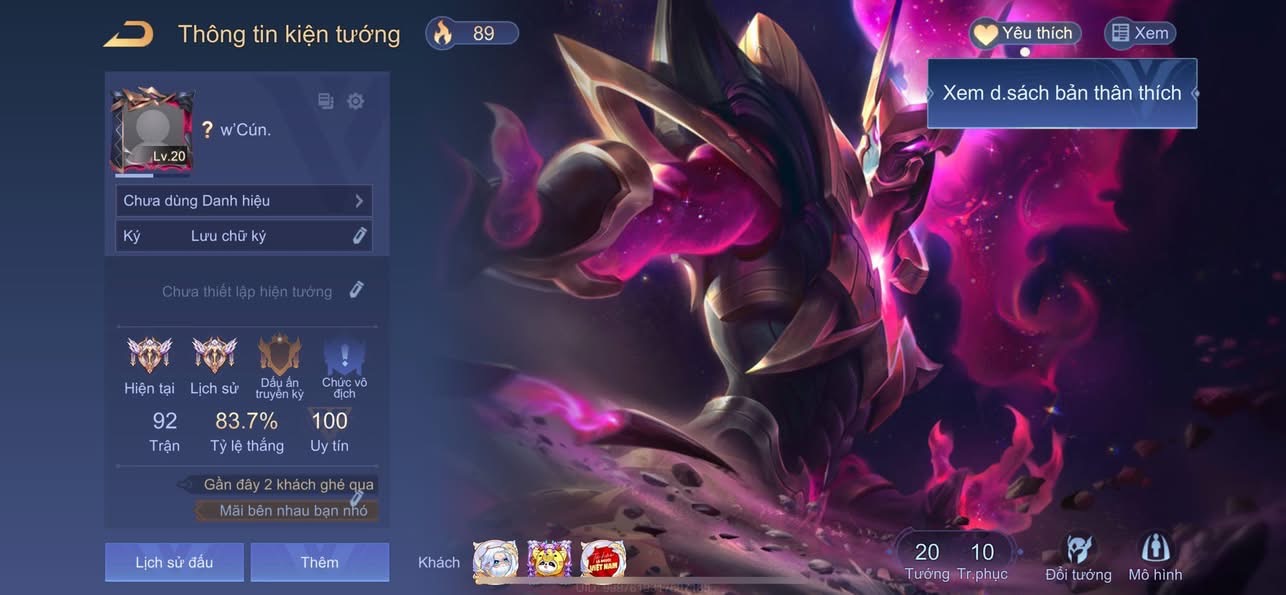Viewport: 1286px width, 595px height.
Task: Open the Xem view button
Action: click(1139, 33)
